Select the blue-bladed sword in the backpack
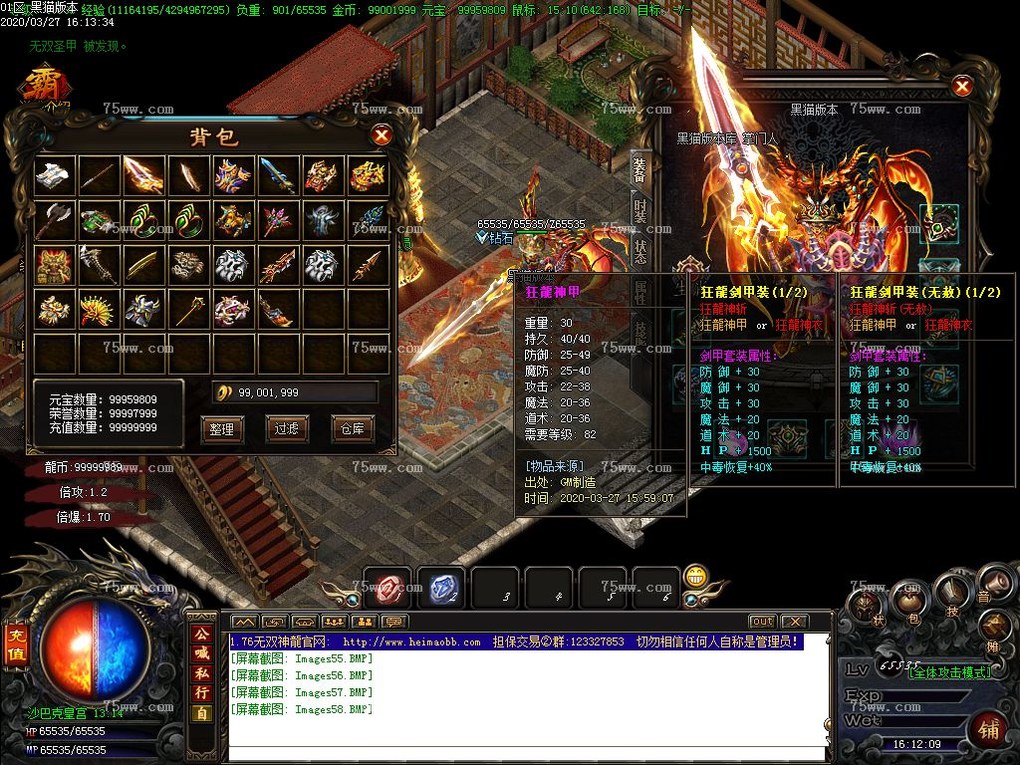 point(277,175)
